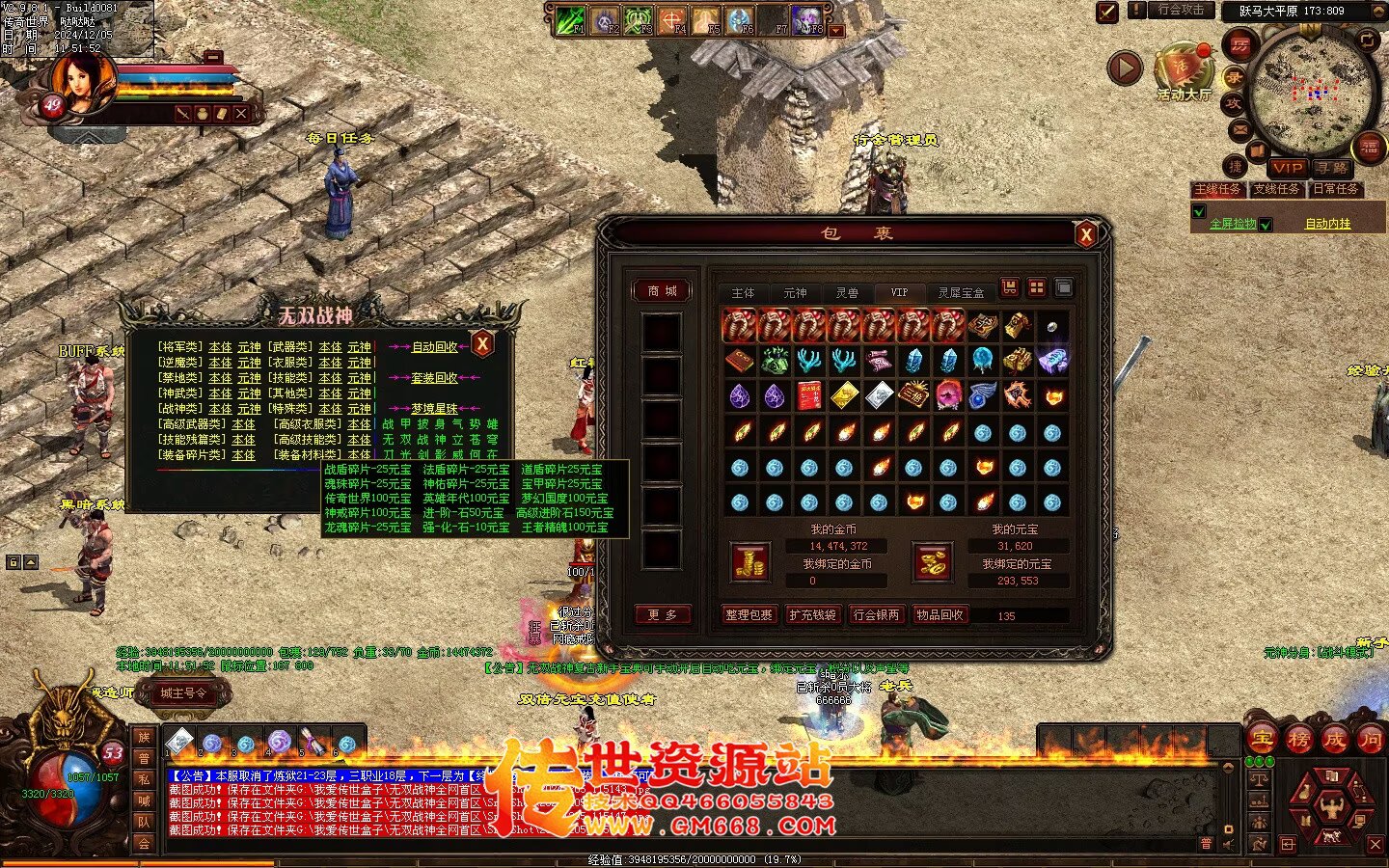Image resolution: width=1389 pixels, height=868 pixels.
Task: Click the 梦境星珠 link
Action: [435, 409]
